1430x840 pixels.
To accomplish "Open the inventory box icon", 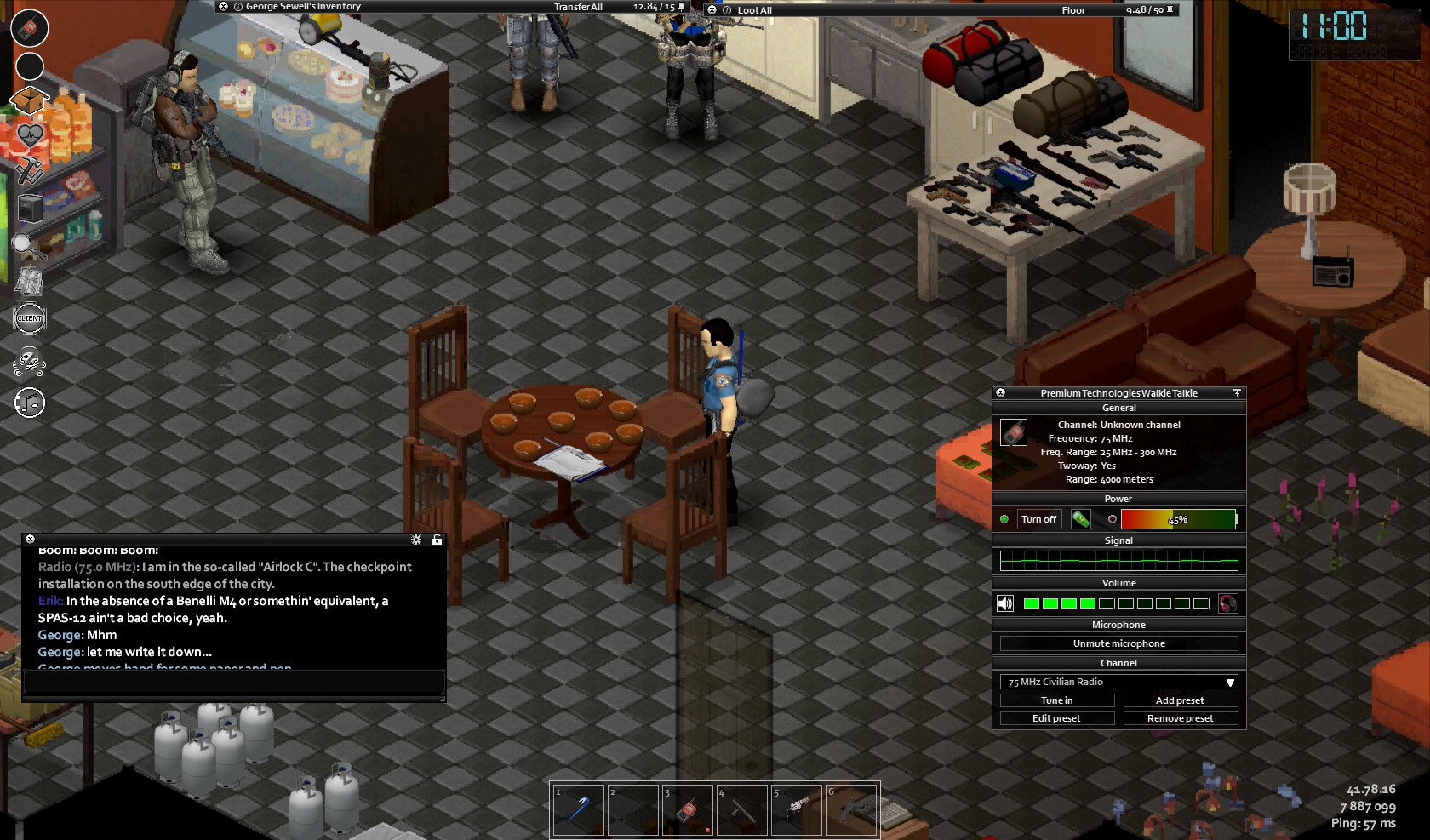I will click(28, 100).
